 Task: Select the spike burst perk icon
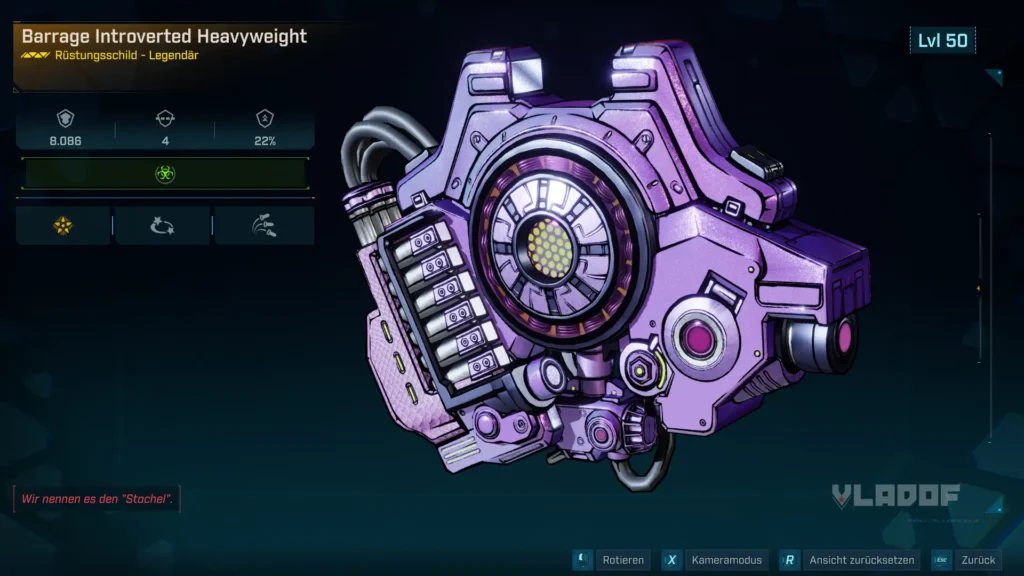coord(264,226)
